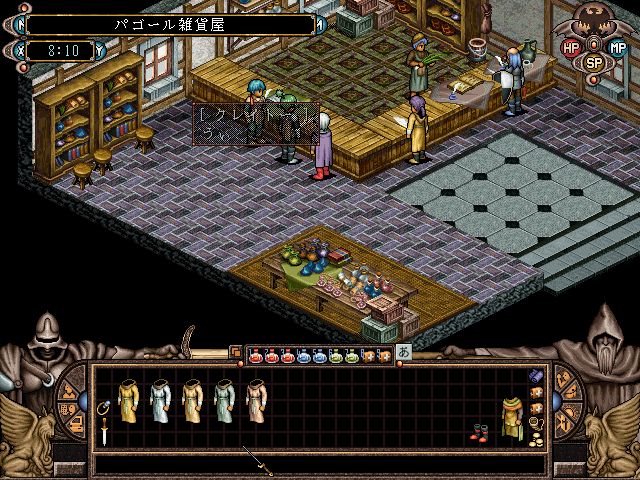The width and height of the screenshot is (640, 480).
Task: Pick the dagger in the inventory
Action: tap(104, 433)
